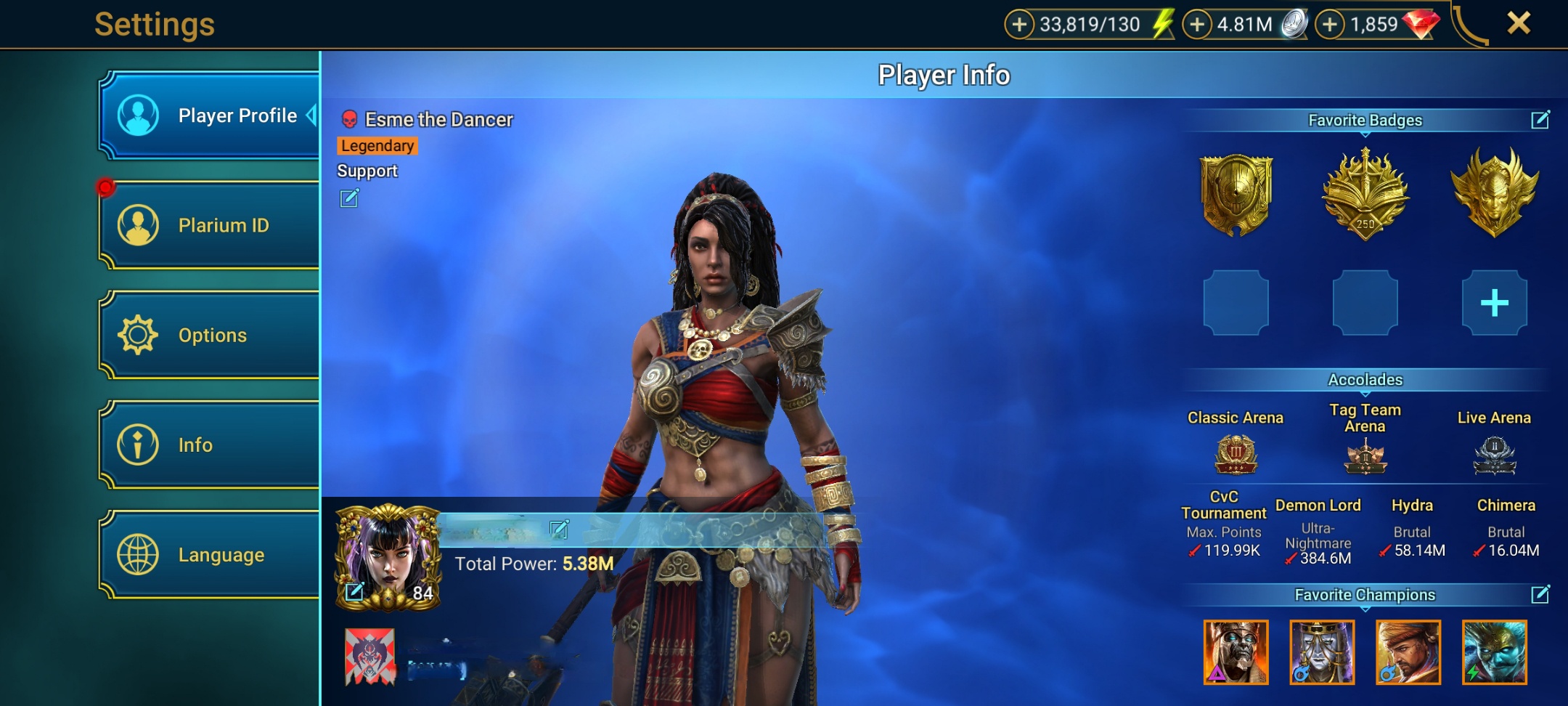Select the Info tab
Image resolution: width=1568 pixels, height=706 pixels.
click(209, 445)
